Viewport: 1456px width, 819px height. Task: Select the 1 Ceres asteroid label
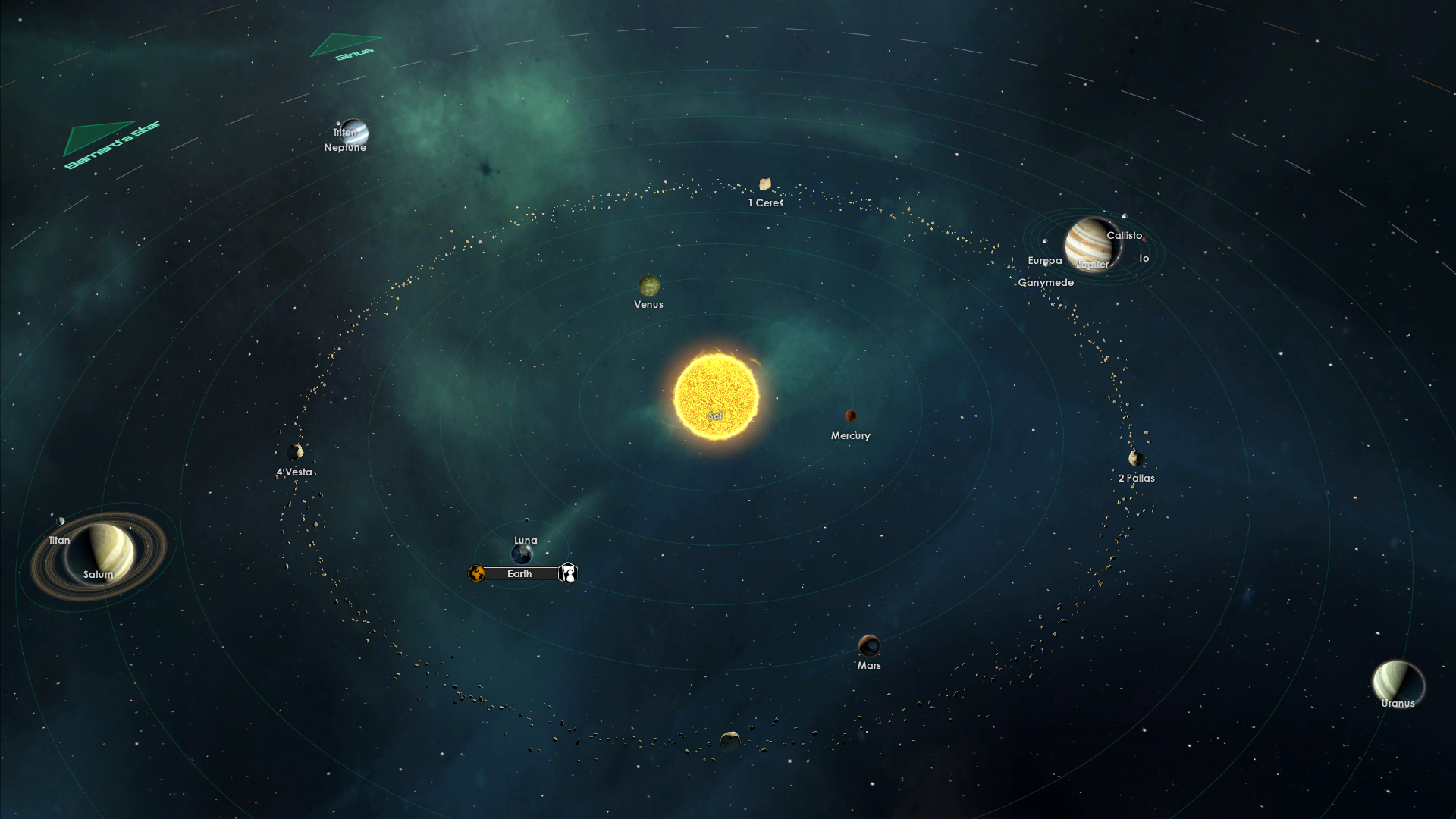click(x=766, y=203)
